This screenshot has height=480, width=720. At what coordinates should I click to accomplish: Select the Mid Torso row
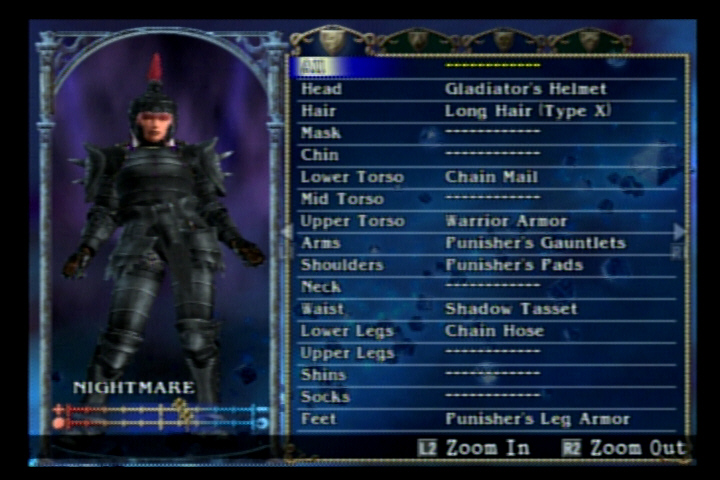488,199
